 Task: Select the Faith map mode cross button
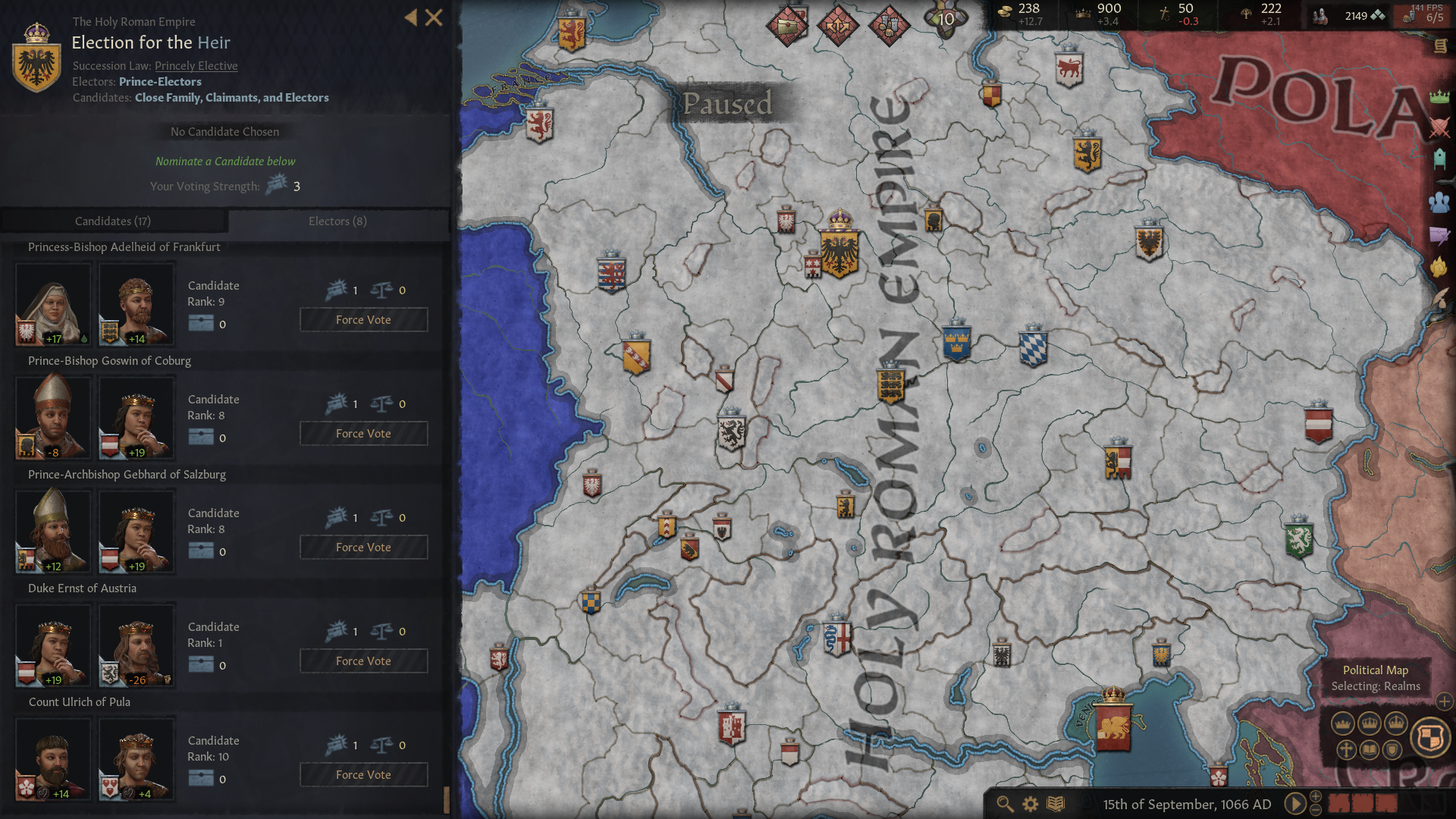[x=1345, y=751]
